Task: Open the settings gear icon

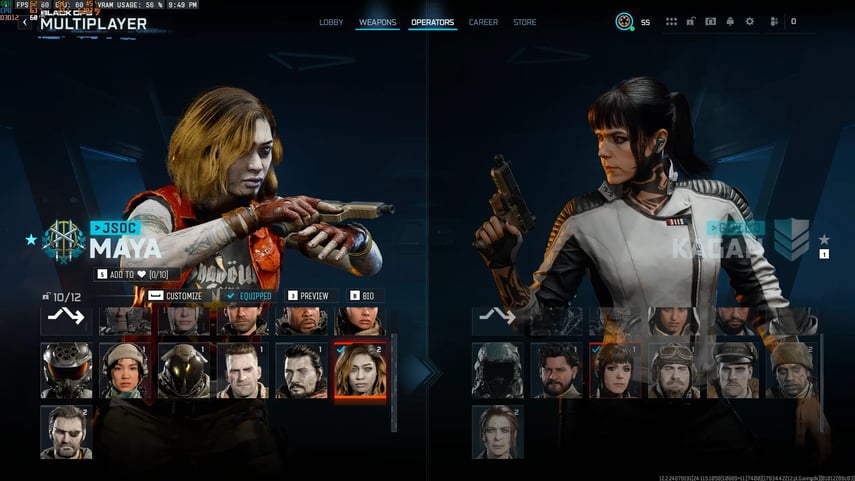Action: click(x=750, y=21)
